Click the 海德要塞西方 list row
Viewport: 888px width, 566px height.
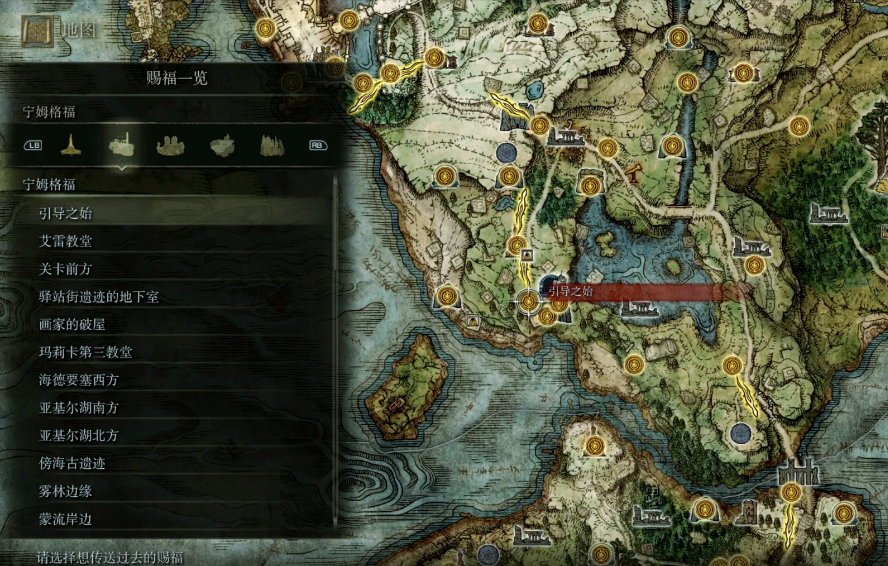[x=79, y=380]
